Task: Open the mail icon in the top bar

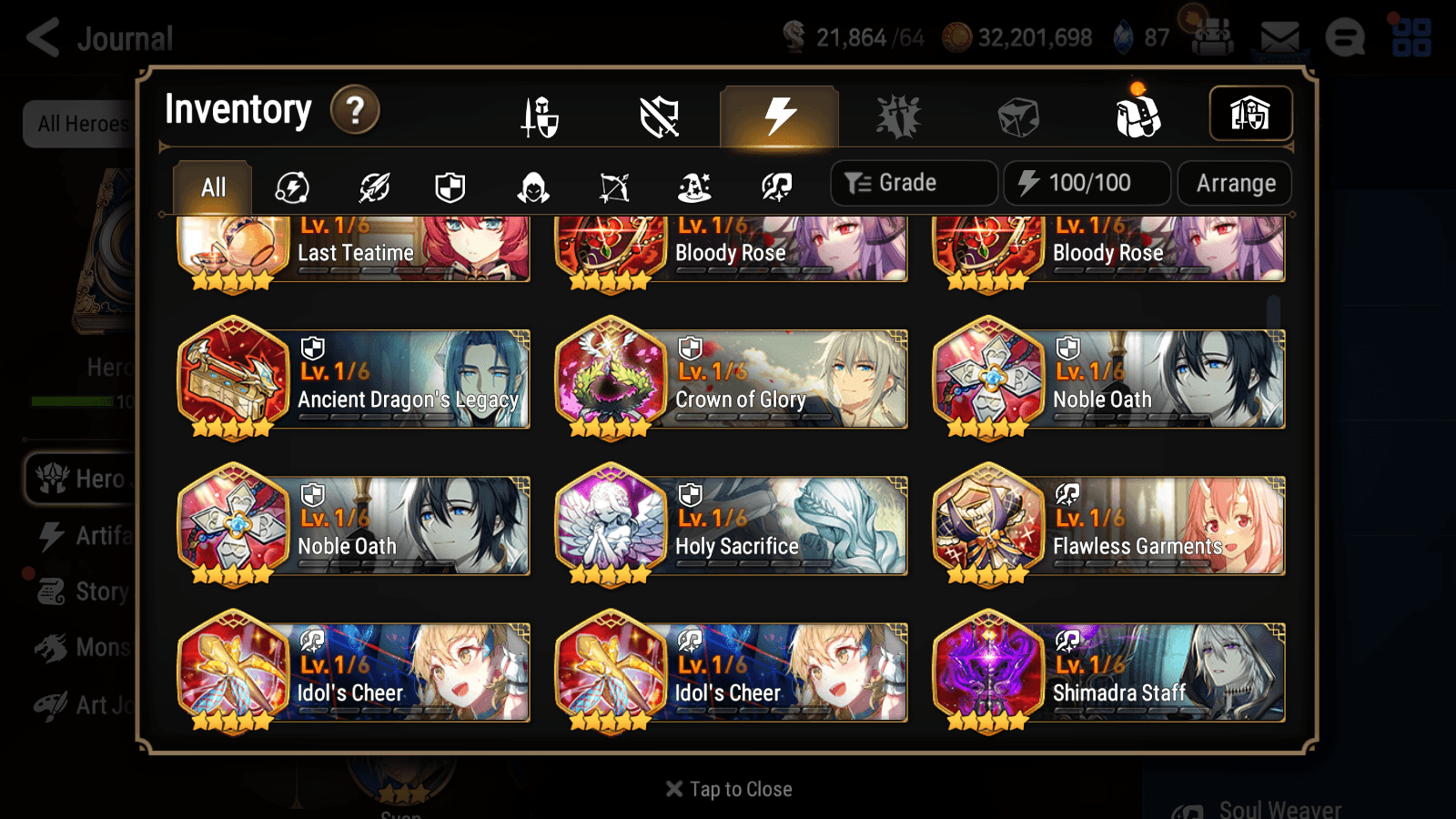Action: click(1279, 36)
